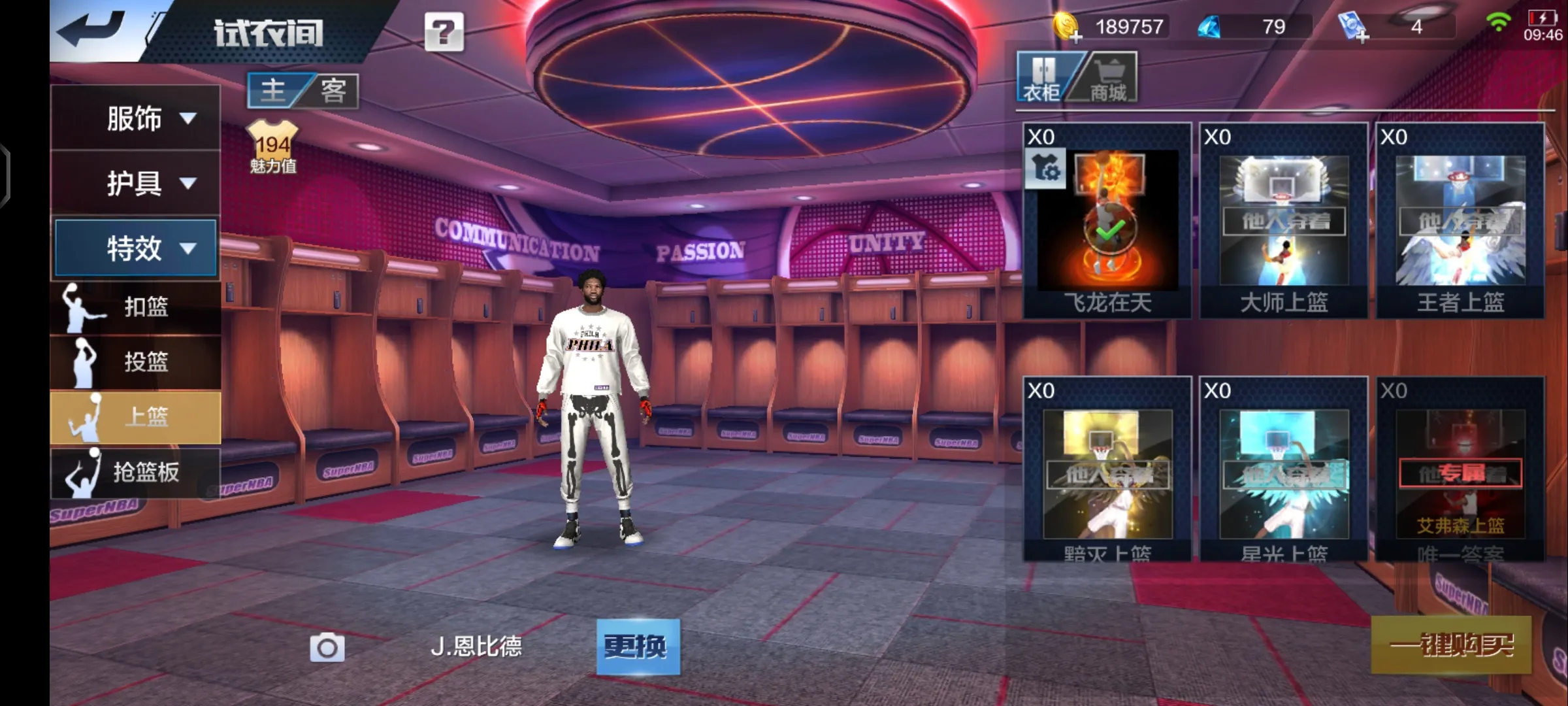1568x706 pixels.
Task: Choose the 王者上篮 layup effect
Action: pyautogui.click(x=1460, y=221)
